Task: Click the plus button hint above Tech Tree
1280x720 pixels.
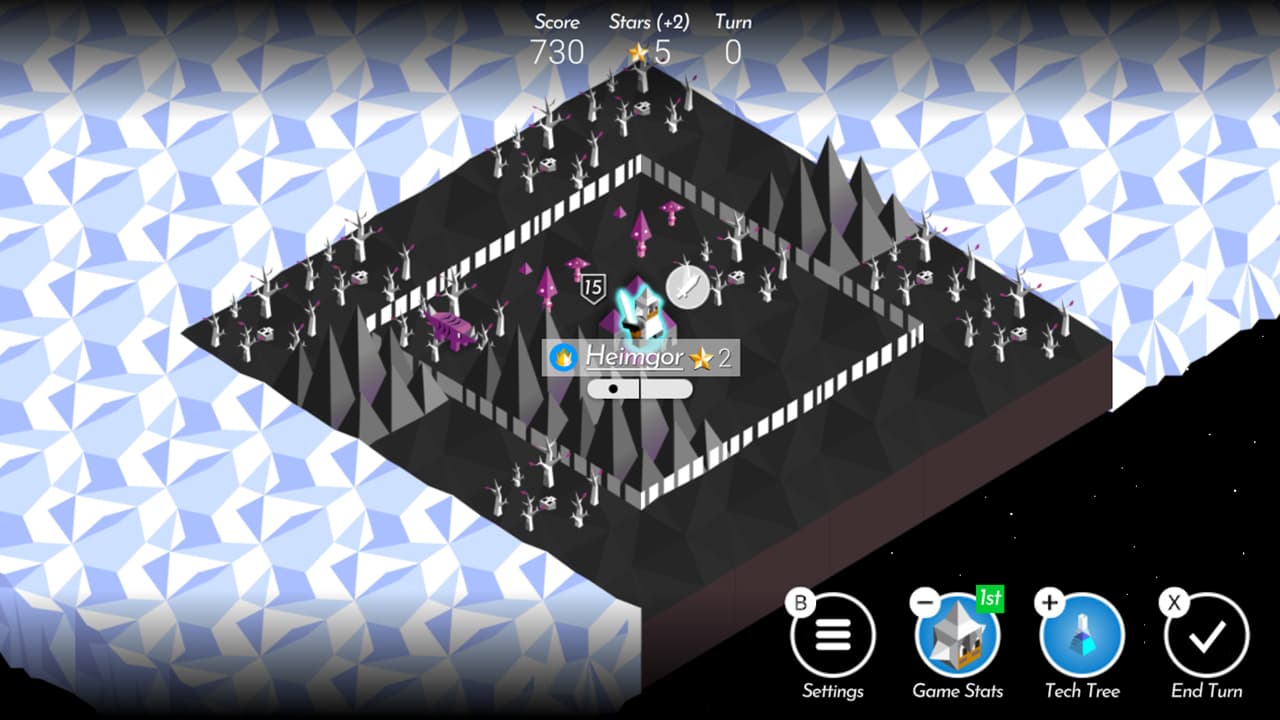Action: click(x=1048, y=602)
